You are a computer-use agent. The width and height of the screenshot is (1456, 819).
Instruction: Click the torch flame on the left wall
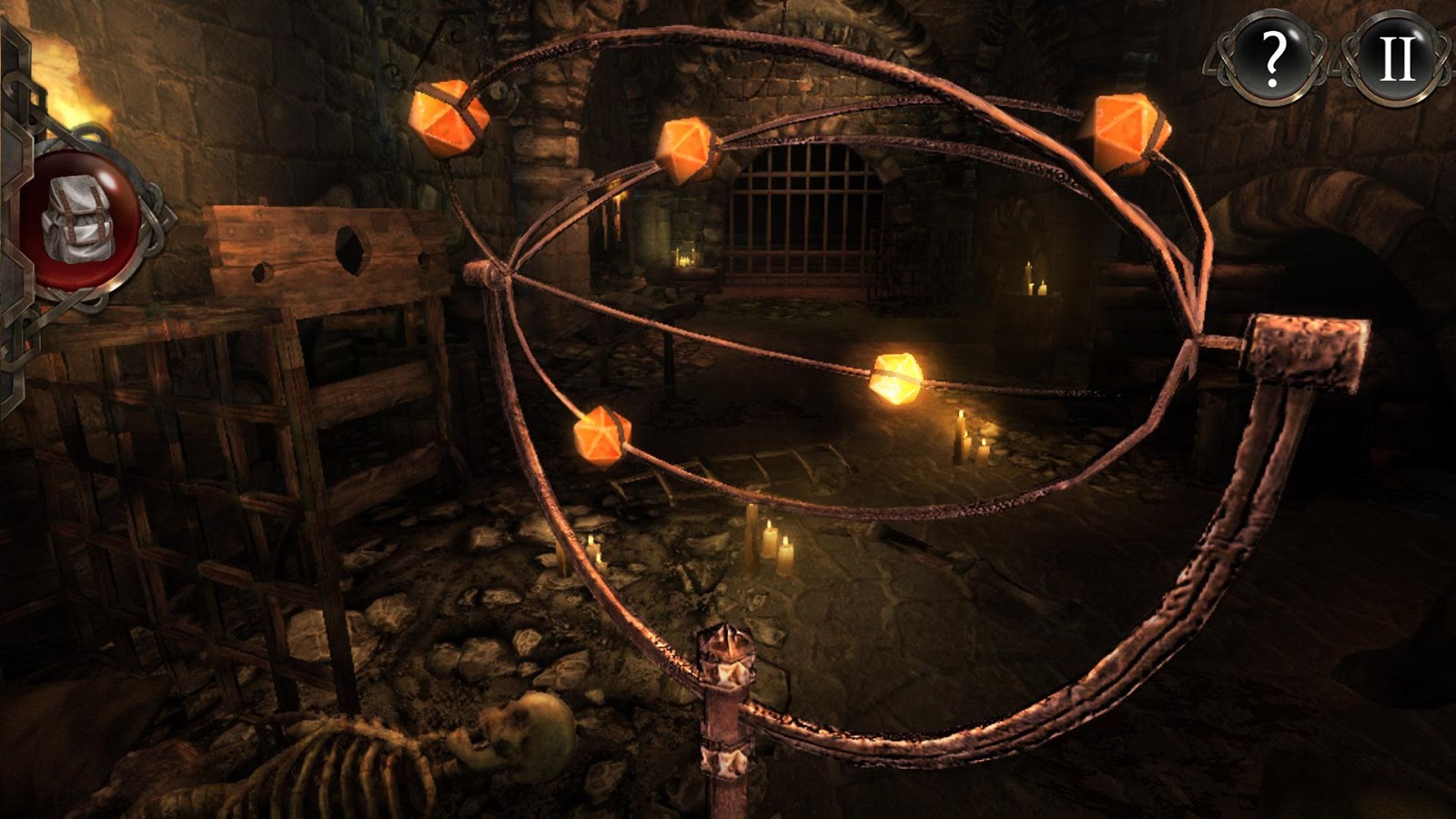64,82
